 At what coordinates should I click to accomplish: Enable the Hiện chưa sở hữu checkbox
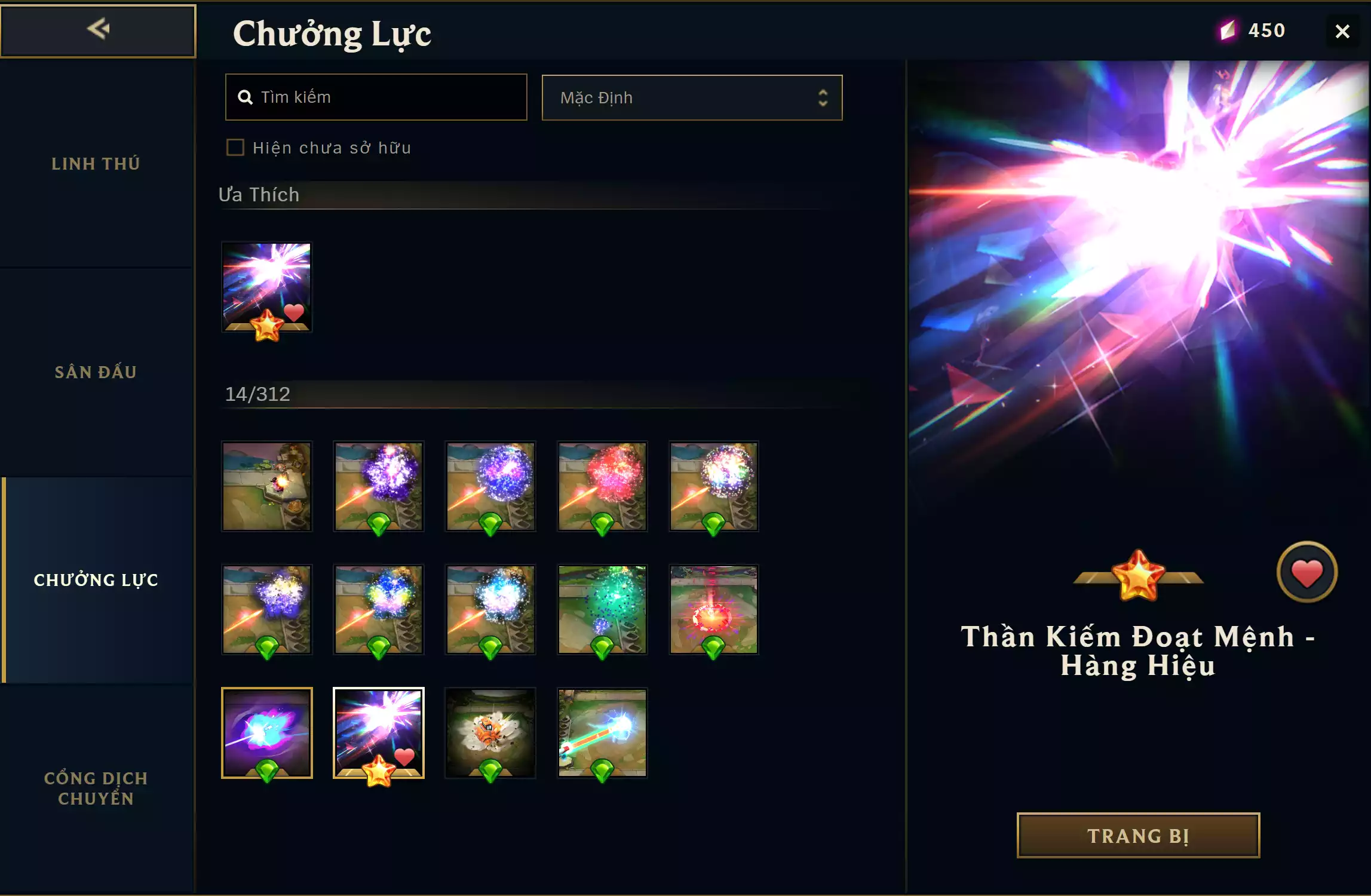click(x=235, y=148)
